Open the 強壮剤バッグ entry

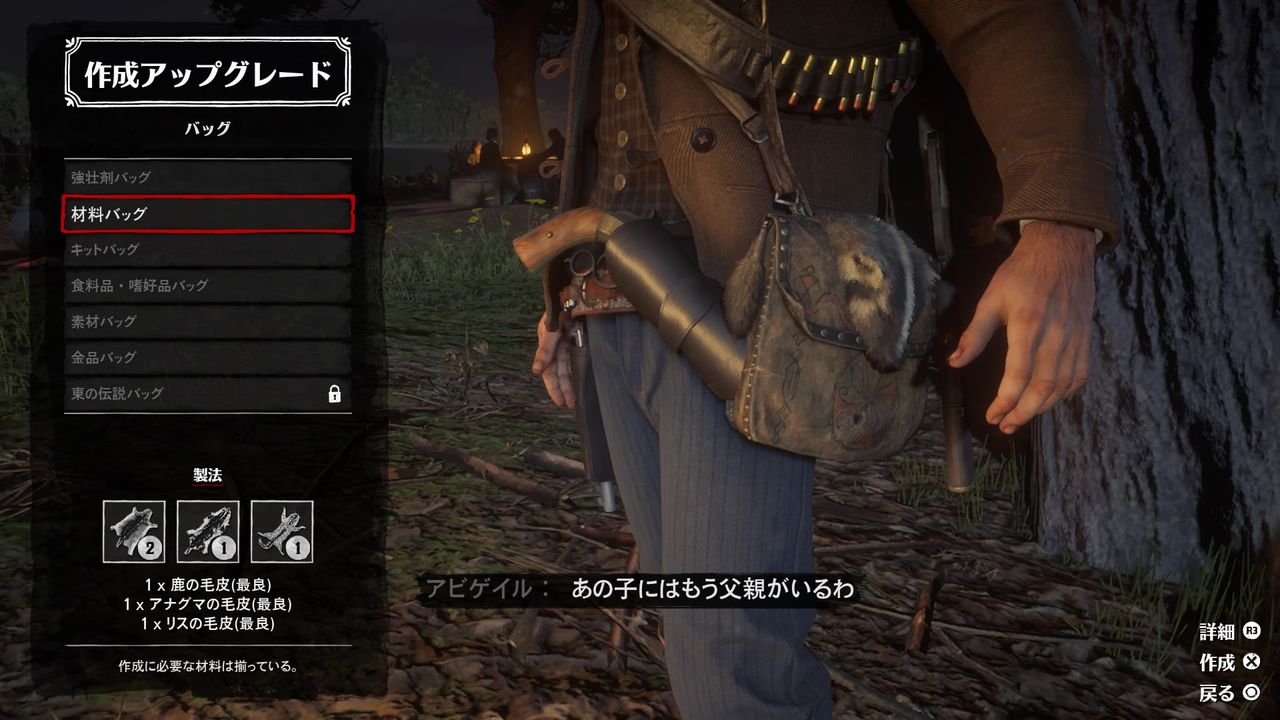(205, 176)
